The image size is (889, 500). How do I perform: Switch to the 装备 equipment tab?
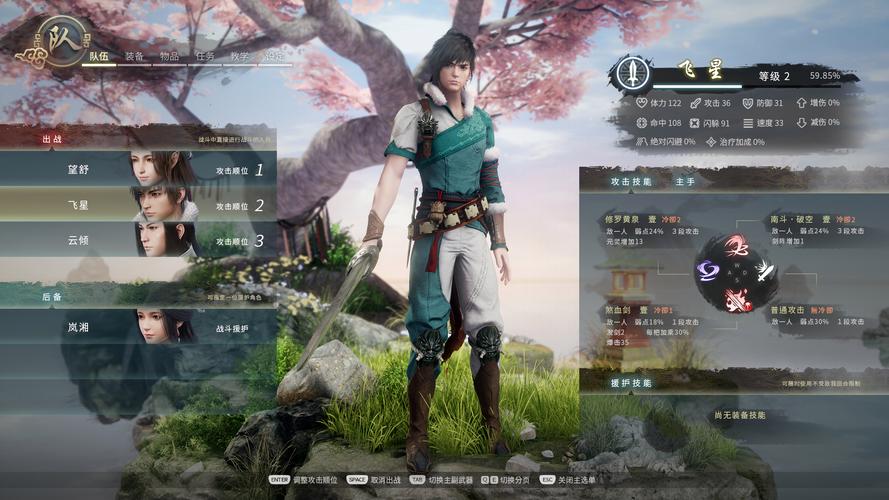[x=135, y=56]
